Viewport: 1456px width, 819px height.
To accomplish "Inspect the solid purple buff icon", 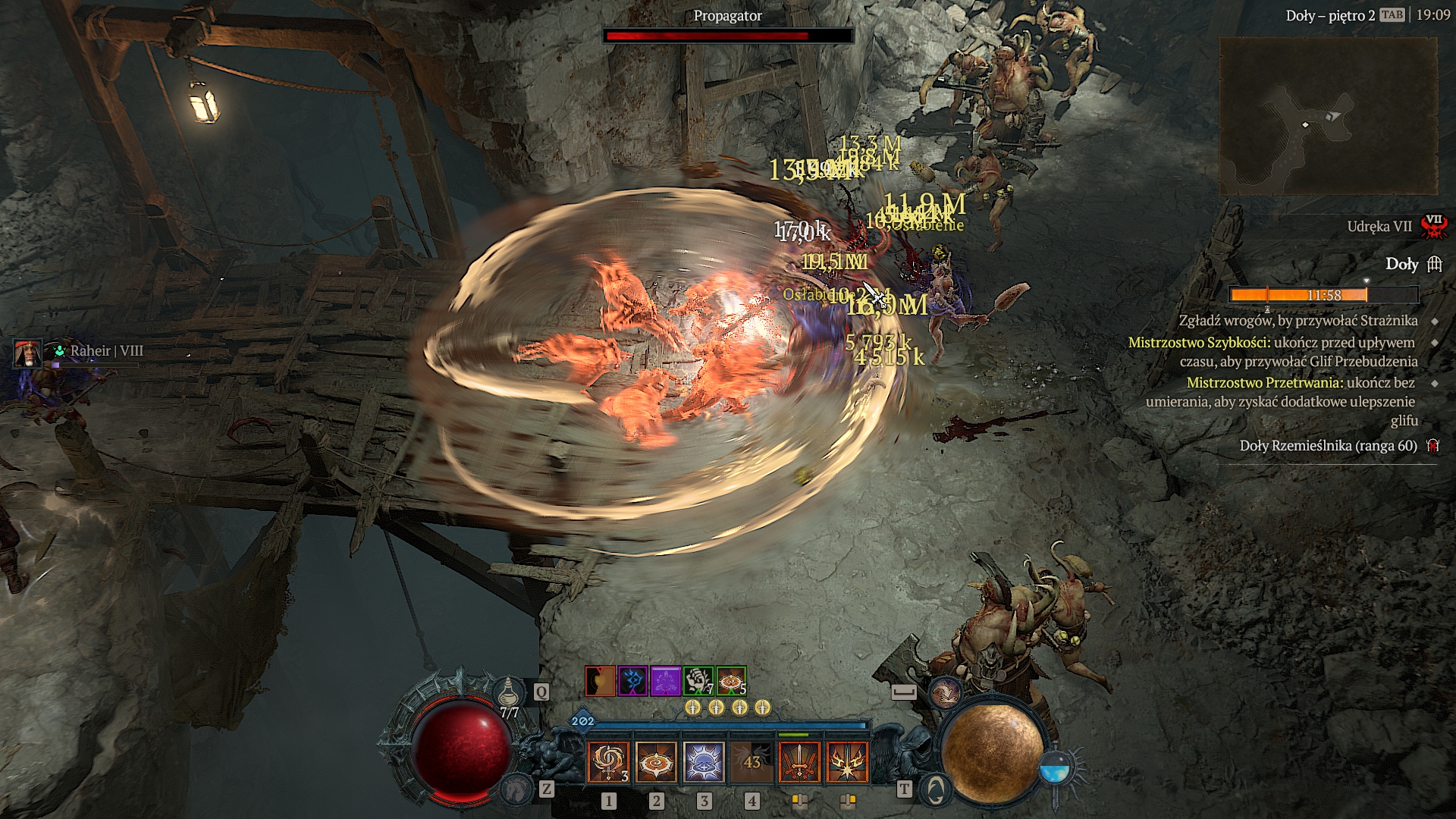I will pyautogui.click(x=666, y=681).
